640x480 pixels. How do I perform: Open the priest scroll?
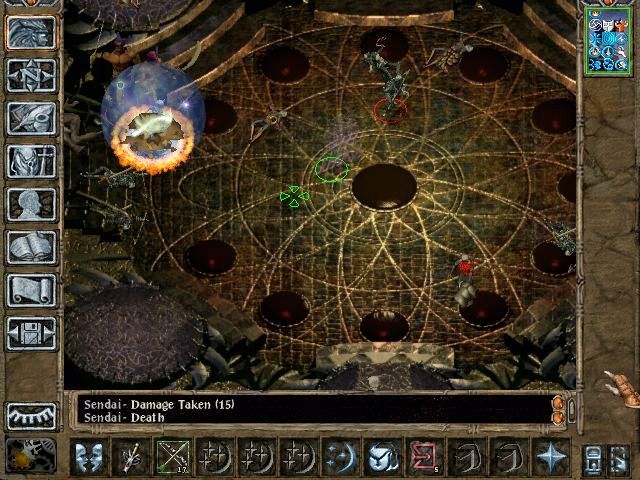pyautogui.click(x=31, y=290)
